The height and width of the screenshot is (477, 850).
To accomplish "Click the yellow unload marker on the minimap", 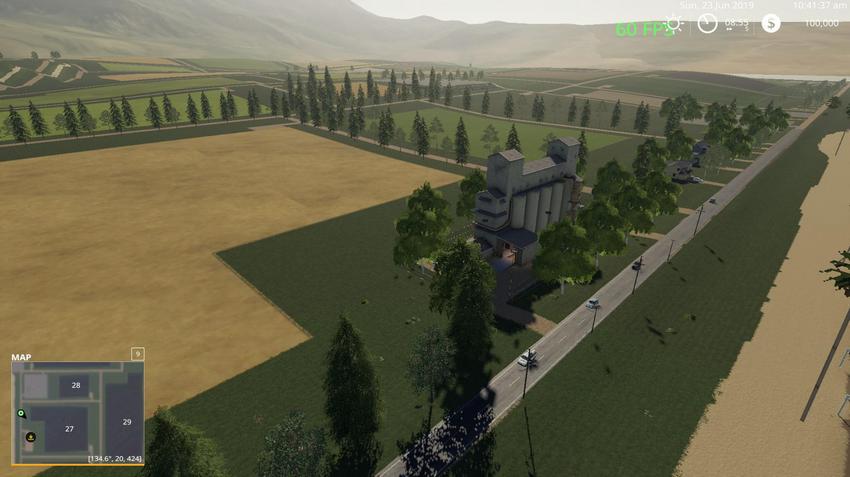I will [x=31, y=437].
